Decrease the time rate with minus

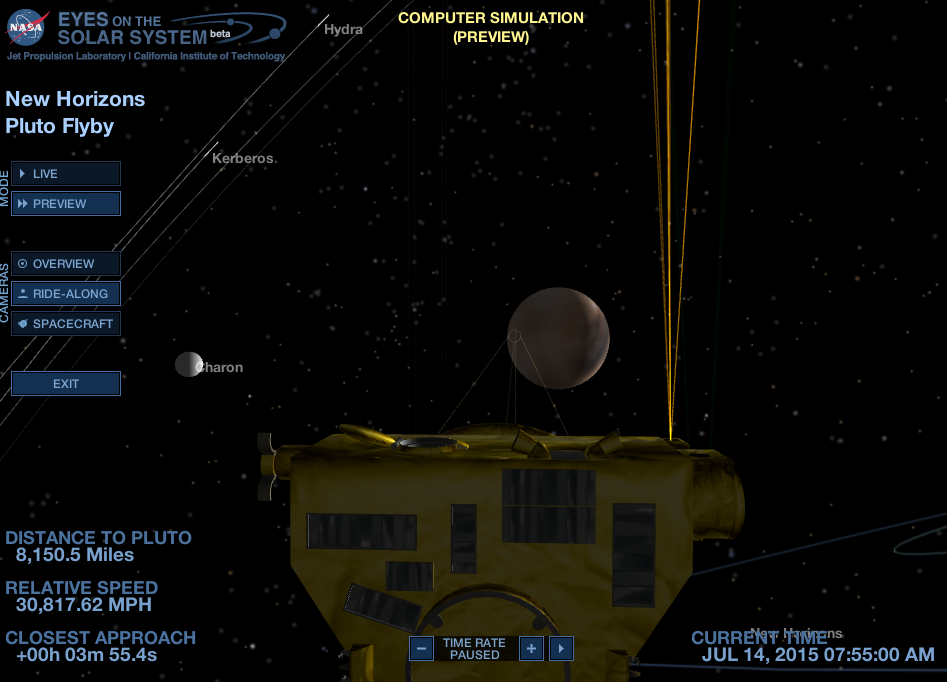click(422, 649)
